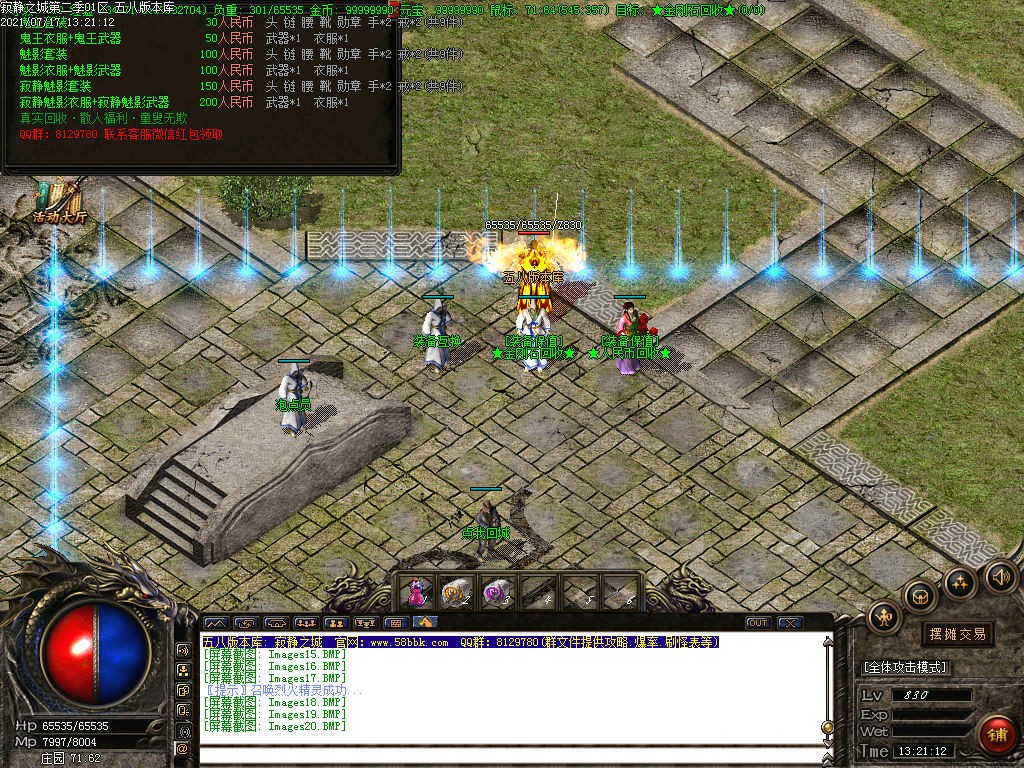This screenshot has height=768, width=1024.
Task: Open the 摆摊交易 stall trade button
Action: click(x=957, y=634)
